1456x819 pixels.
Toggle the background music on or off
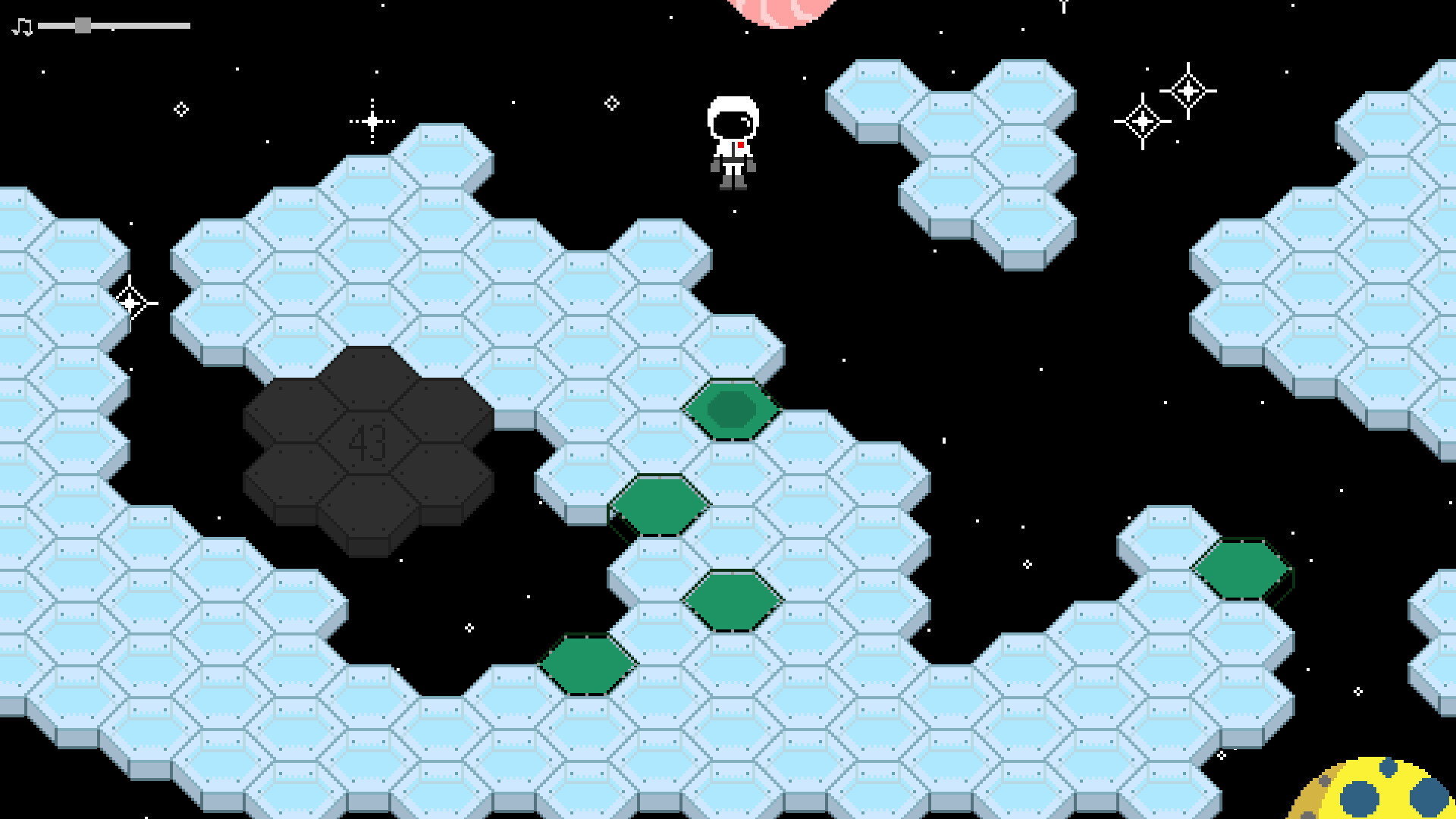pyautogui.click(x=20, y=27)
